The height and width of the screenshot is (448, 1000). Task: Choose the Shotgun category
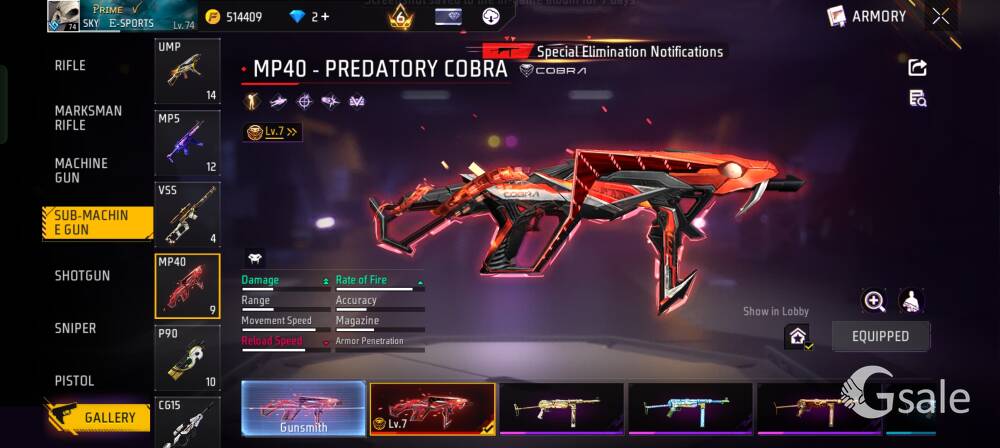[x=82, y=276]
